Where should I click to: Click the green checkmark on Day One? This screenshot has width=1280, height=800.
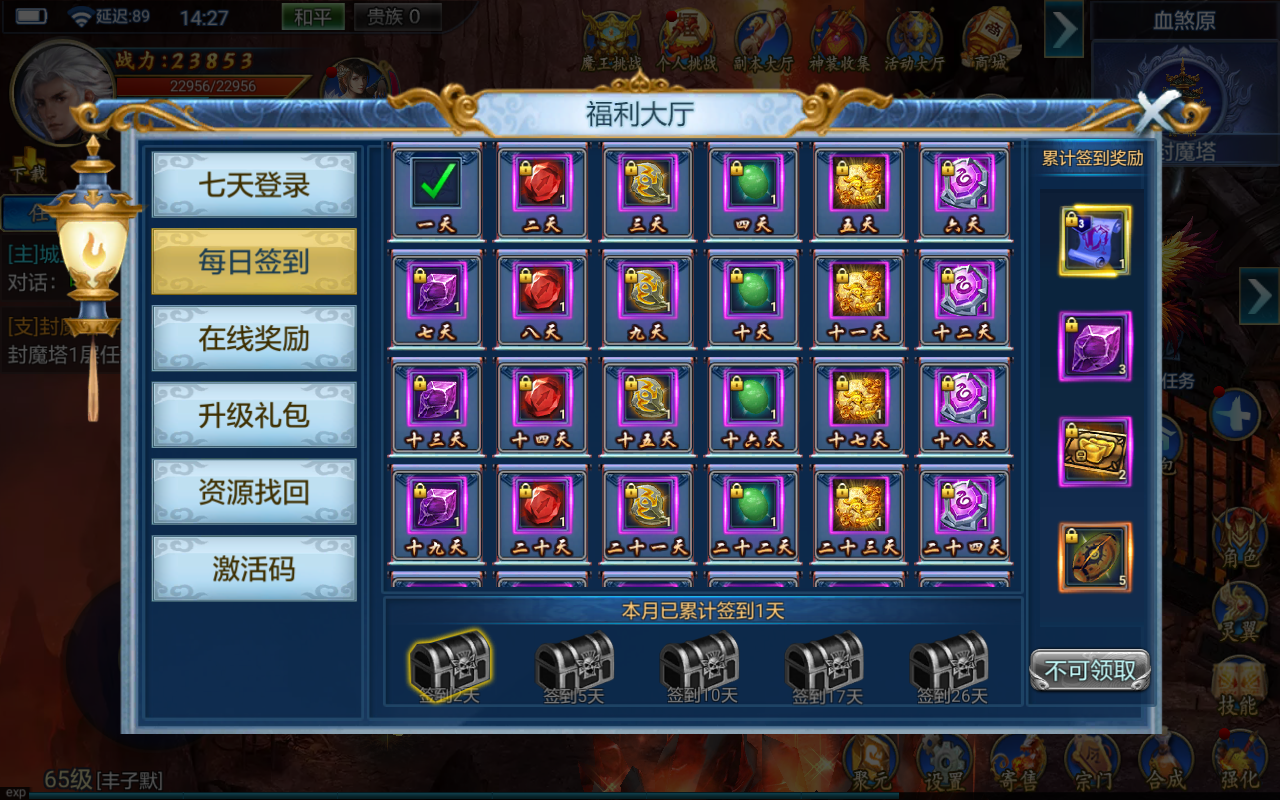coord(435,185)
